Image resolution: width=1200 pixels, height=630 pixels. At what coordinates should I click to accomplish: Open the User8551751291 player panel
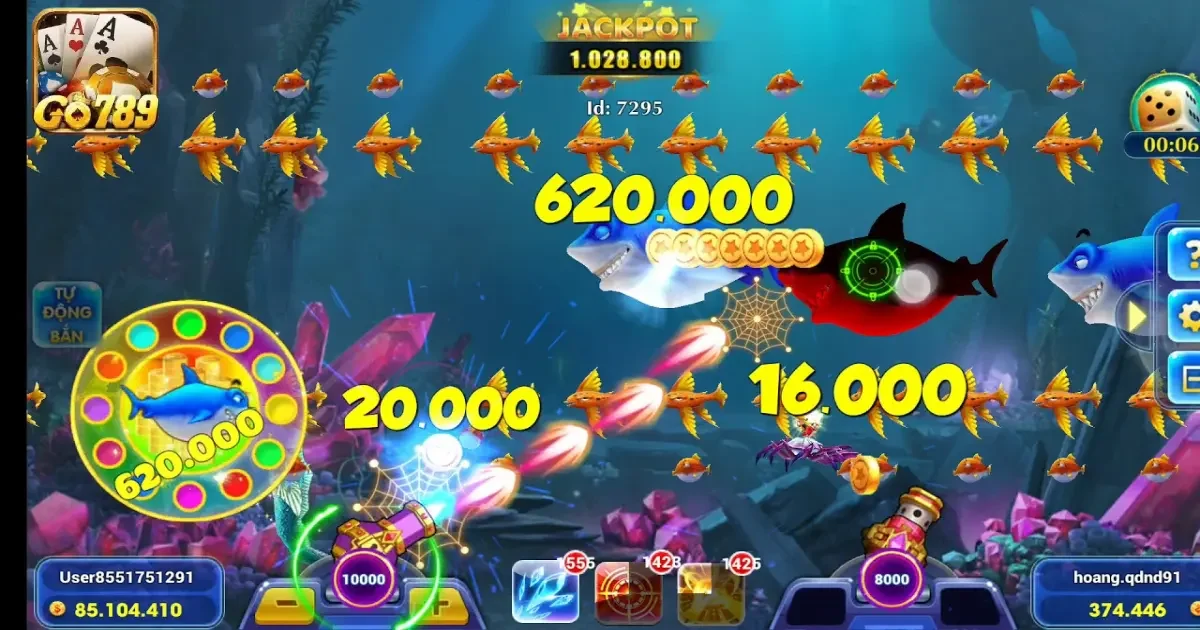[127, 593]
